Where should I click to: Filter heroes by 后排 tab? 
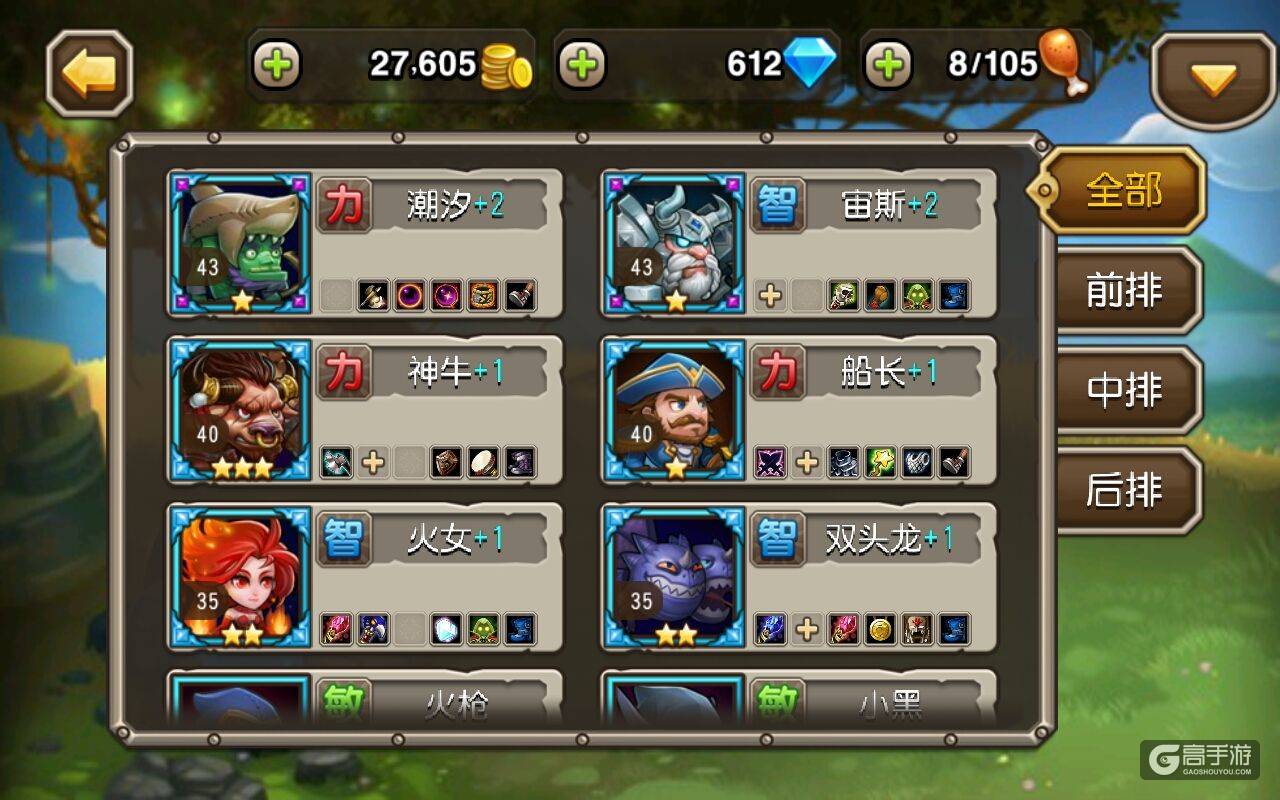point(1125,491)
